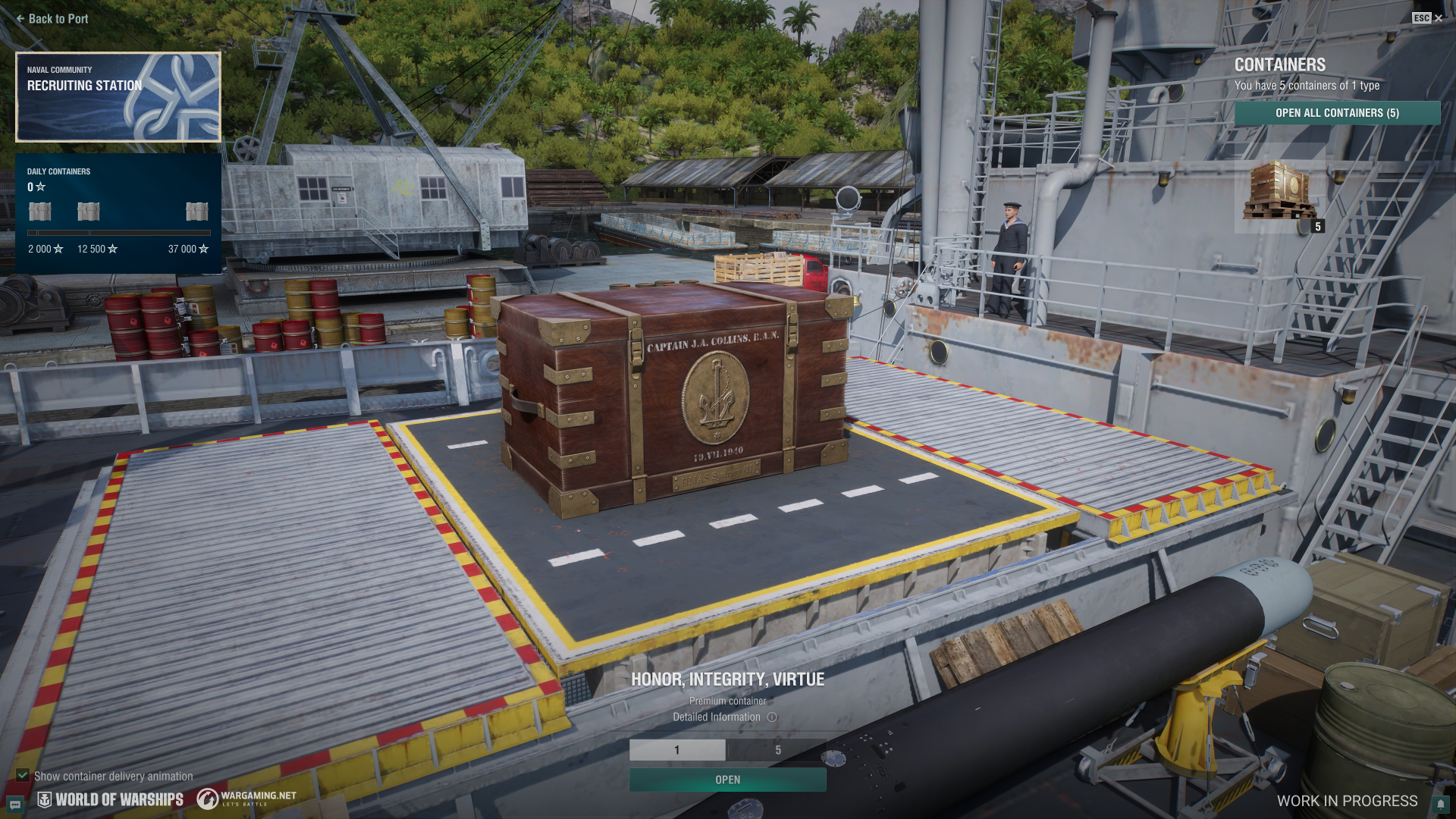Choose to open 1 container
1456x819 pixels.
pos(677,750)
